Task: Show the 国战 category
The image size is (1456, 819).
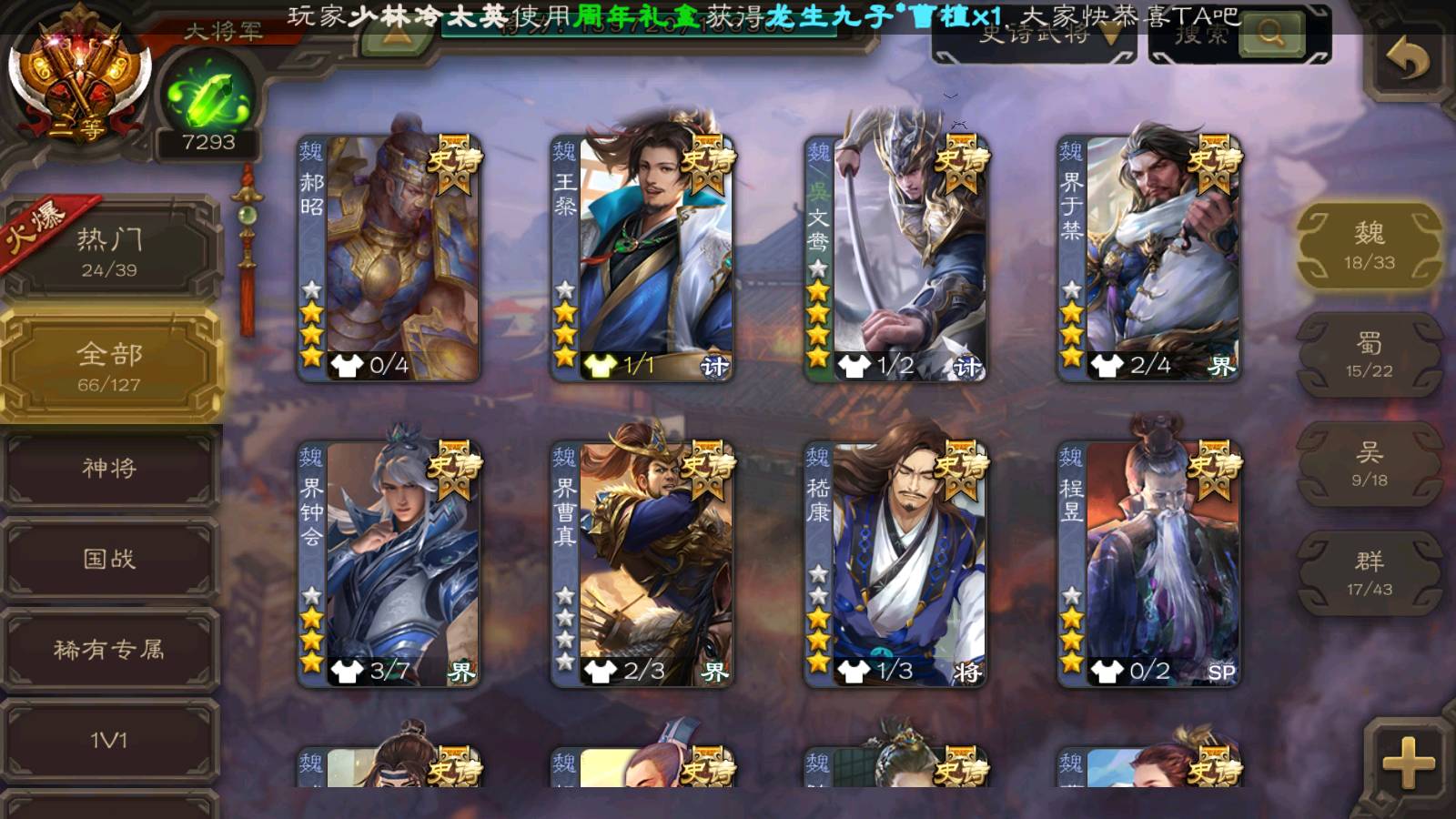Action: [x=109, y=559]
